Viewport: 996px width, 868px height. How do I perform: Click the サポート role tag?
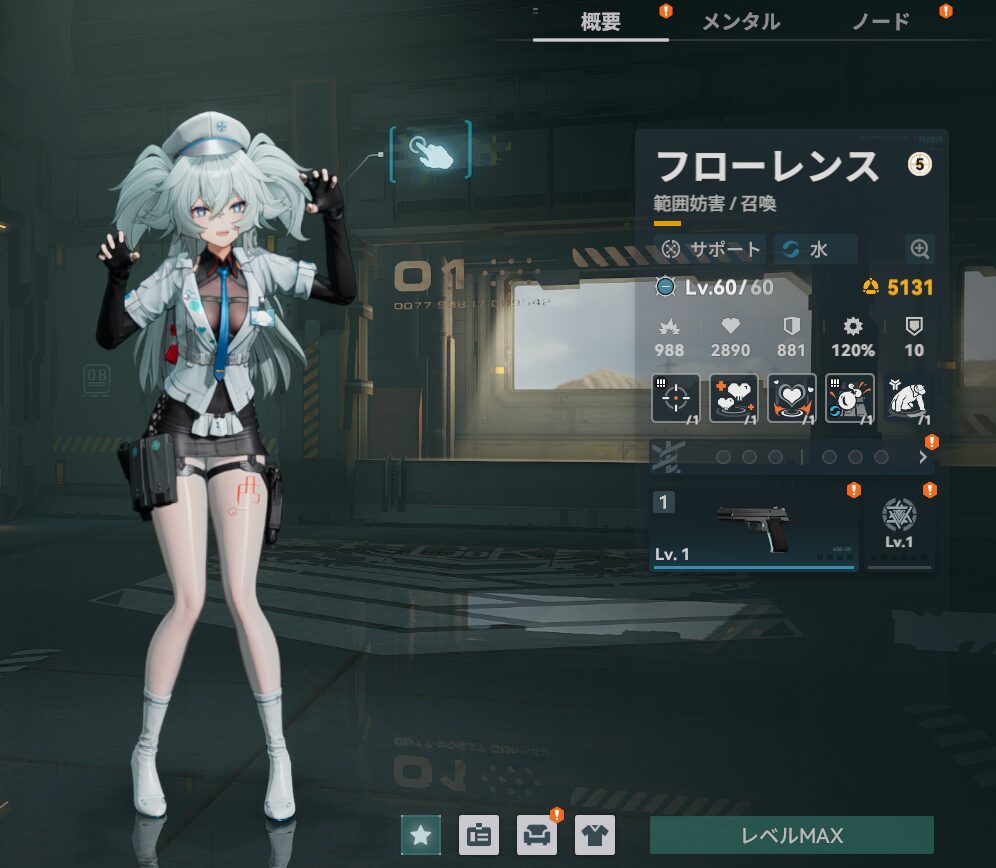712,250
